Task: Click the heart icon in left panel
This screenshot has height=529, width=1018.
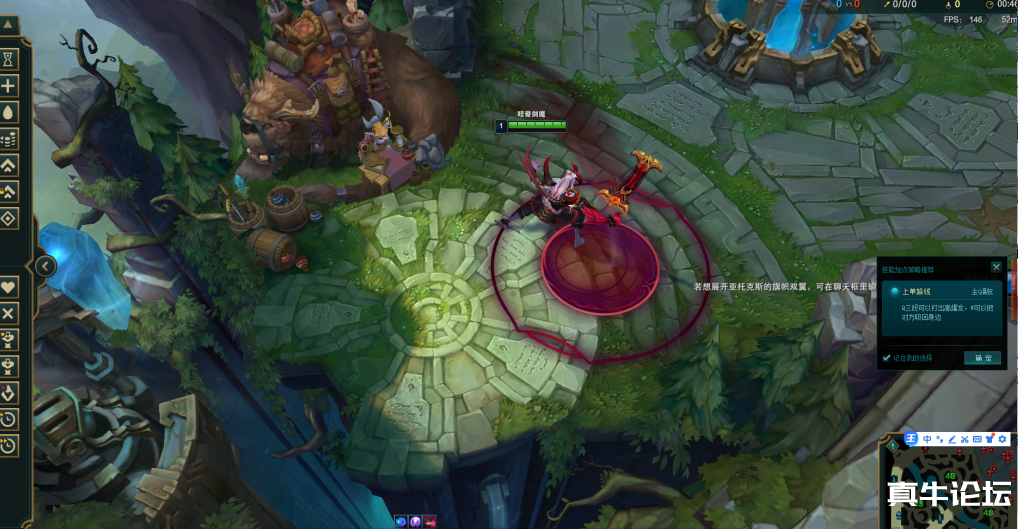Action: click(9, 287)
